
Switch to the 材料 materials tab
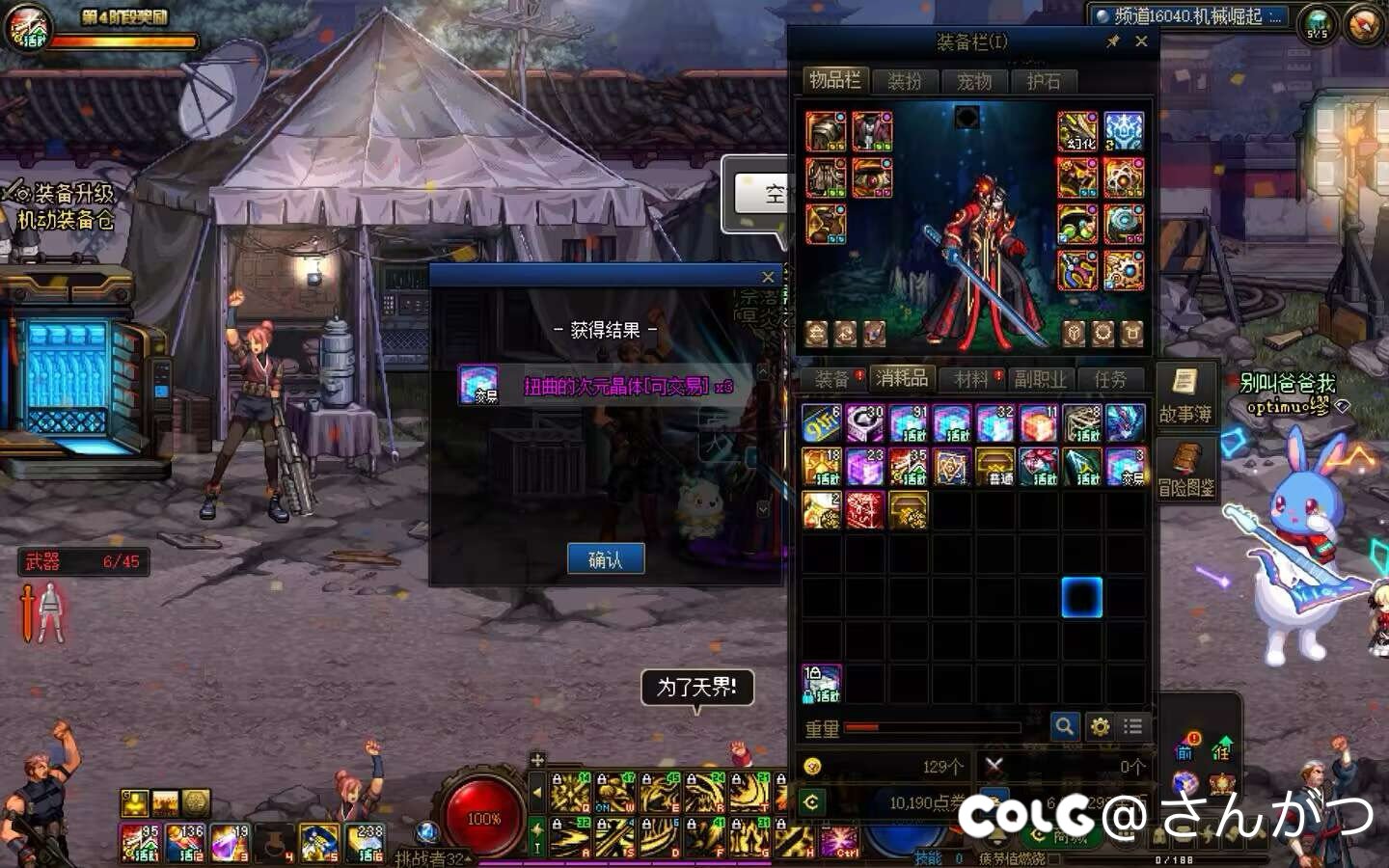tap(971, 379)
